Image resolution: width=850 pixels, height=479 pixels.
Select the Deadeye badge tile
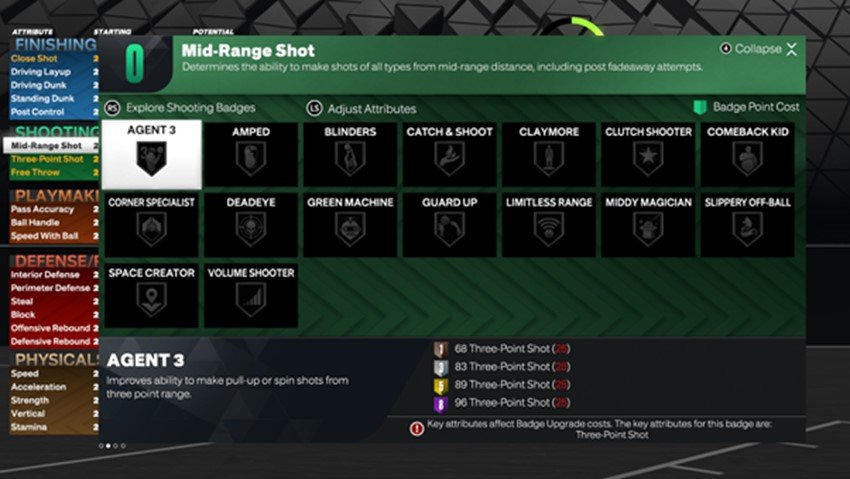click(x=251, y=225)
